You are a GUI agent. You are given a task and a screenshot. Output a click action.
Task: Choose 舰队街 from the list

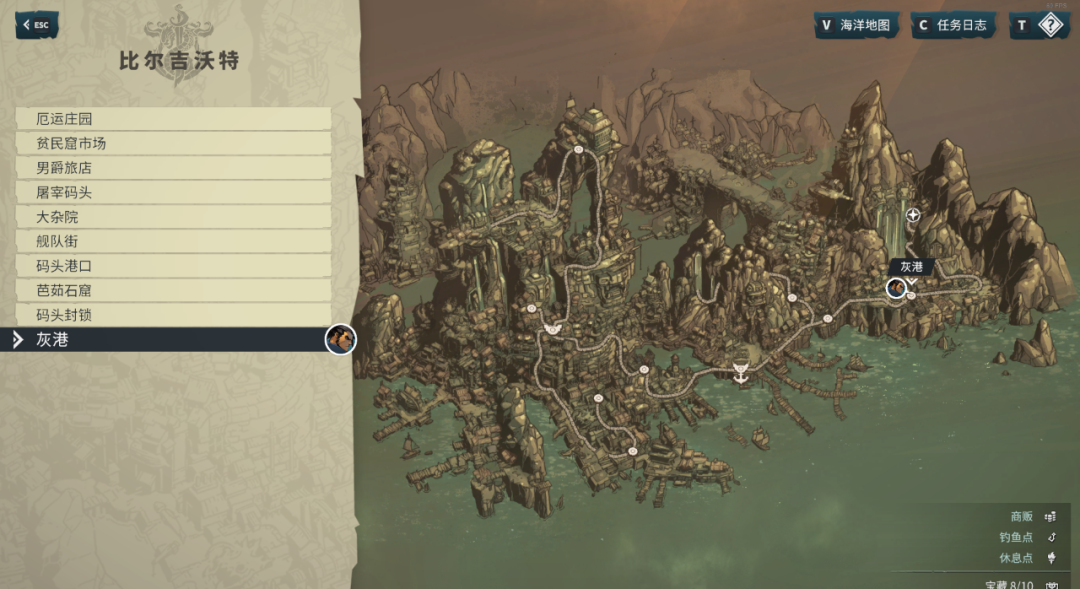pos(173,242)
